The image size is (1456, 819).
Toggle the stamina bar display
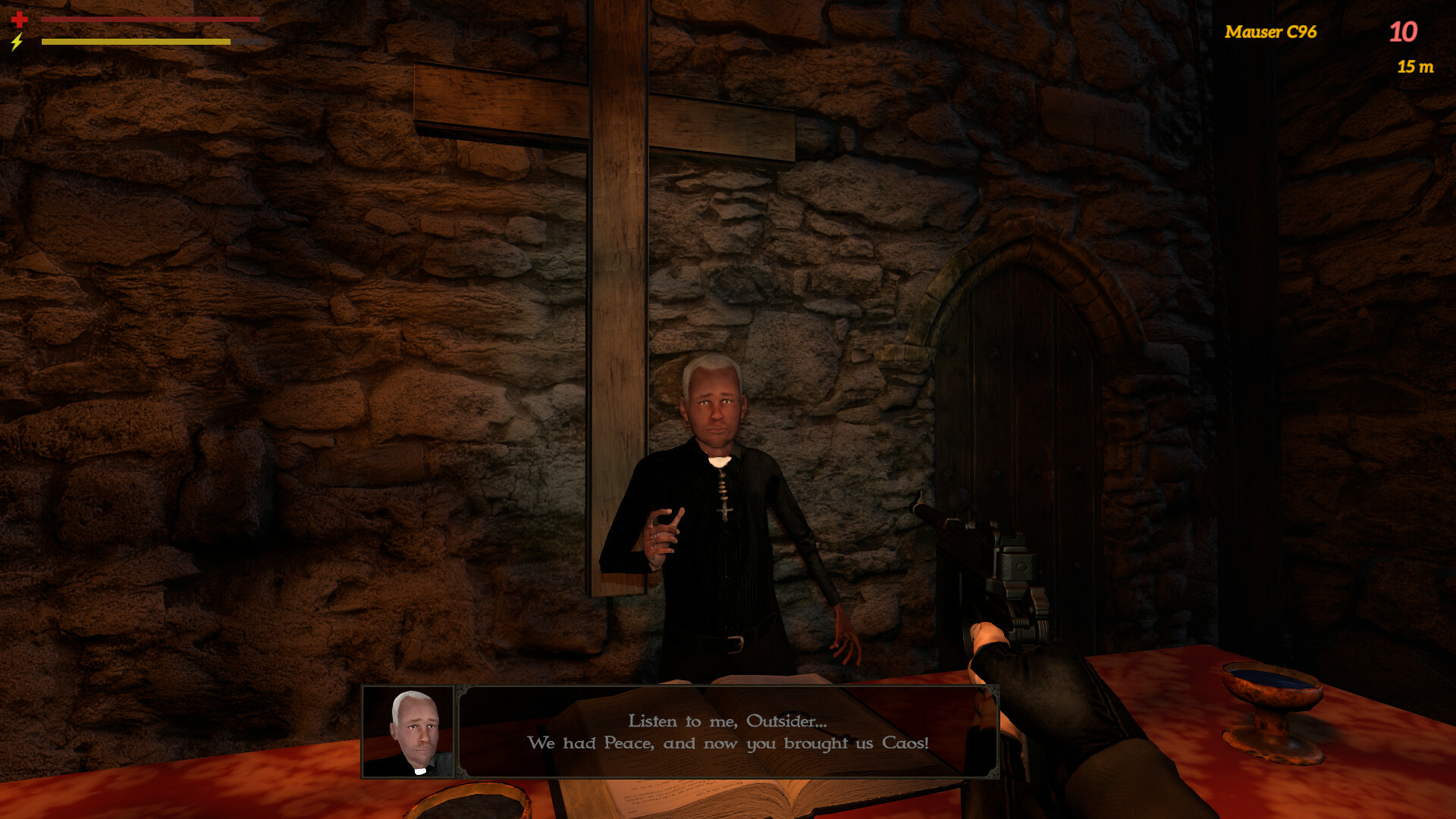pyautogui.click(x=136, y=44)
